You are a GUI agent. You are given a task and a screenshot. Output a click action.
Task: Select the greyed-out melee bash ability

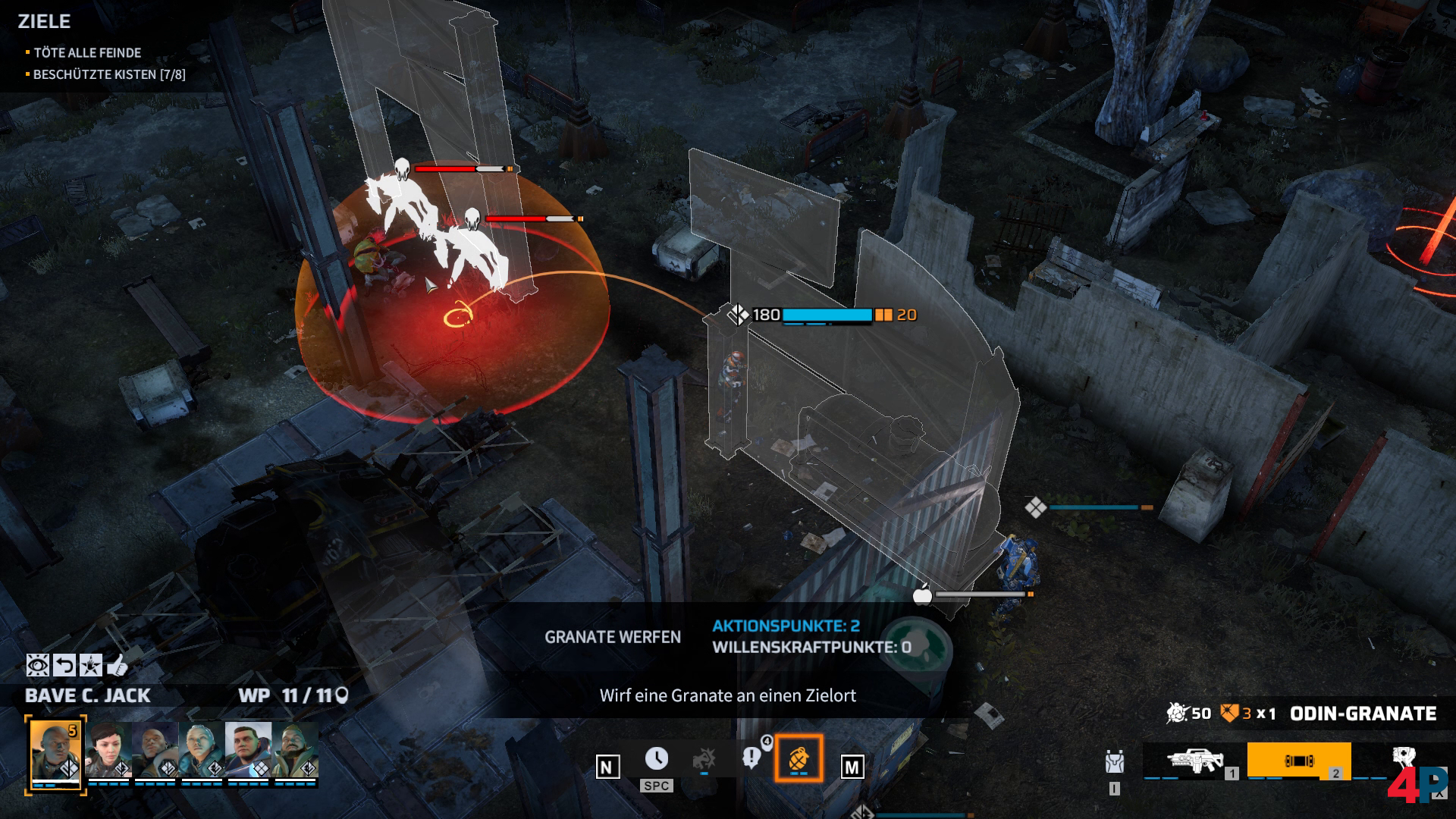click(x=704, y=758)
